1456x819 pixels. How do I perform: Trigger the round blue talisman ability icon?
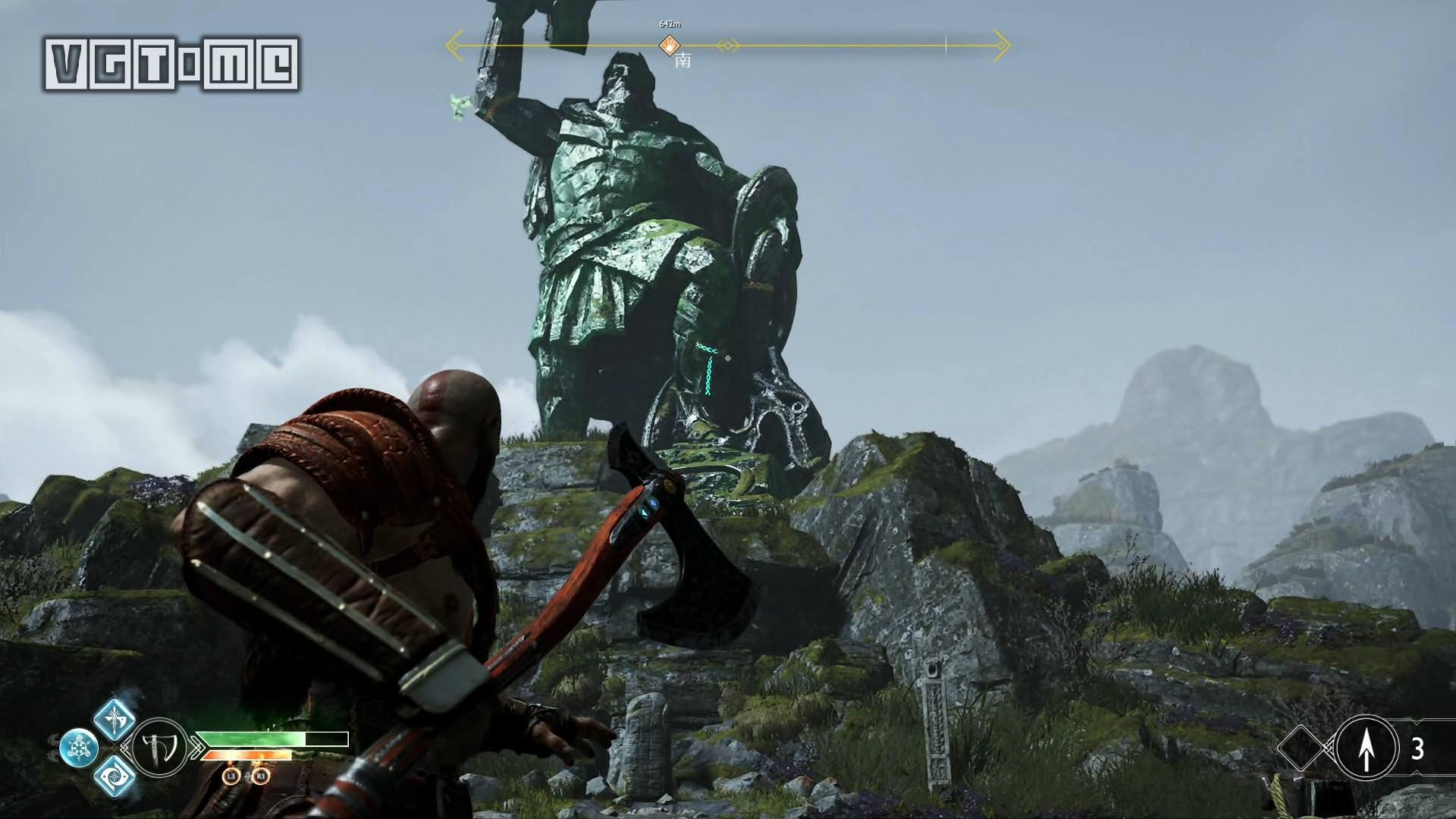pyautogui.click(x=78, y=748)
